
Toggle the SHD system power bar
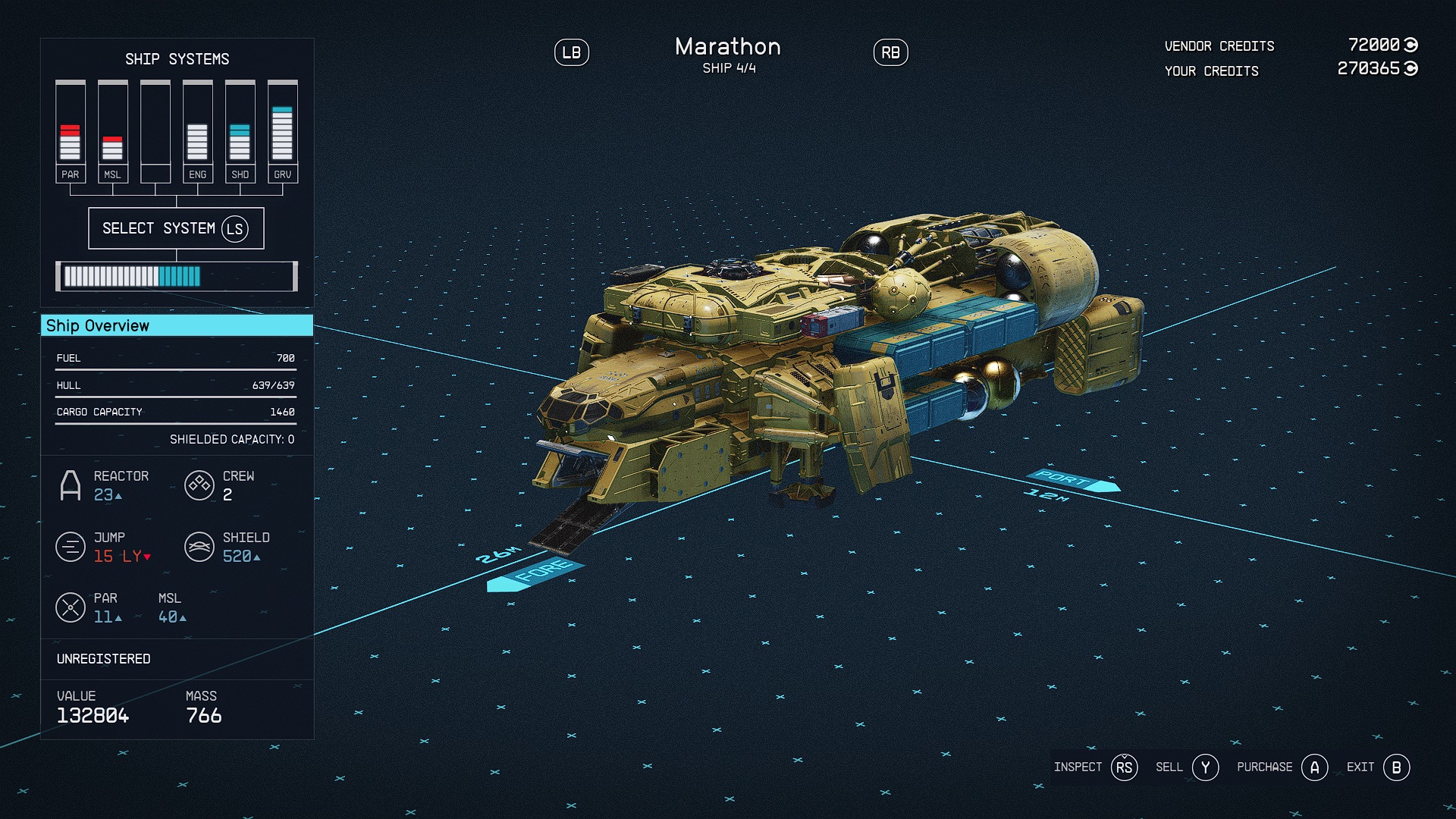click(x=240, y=129)
